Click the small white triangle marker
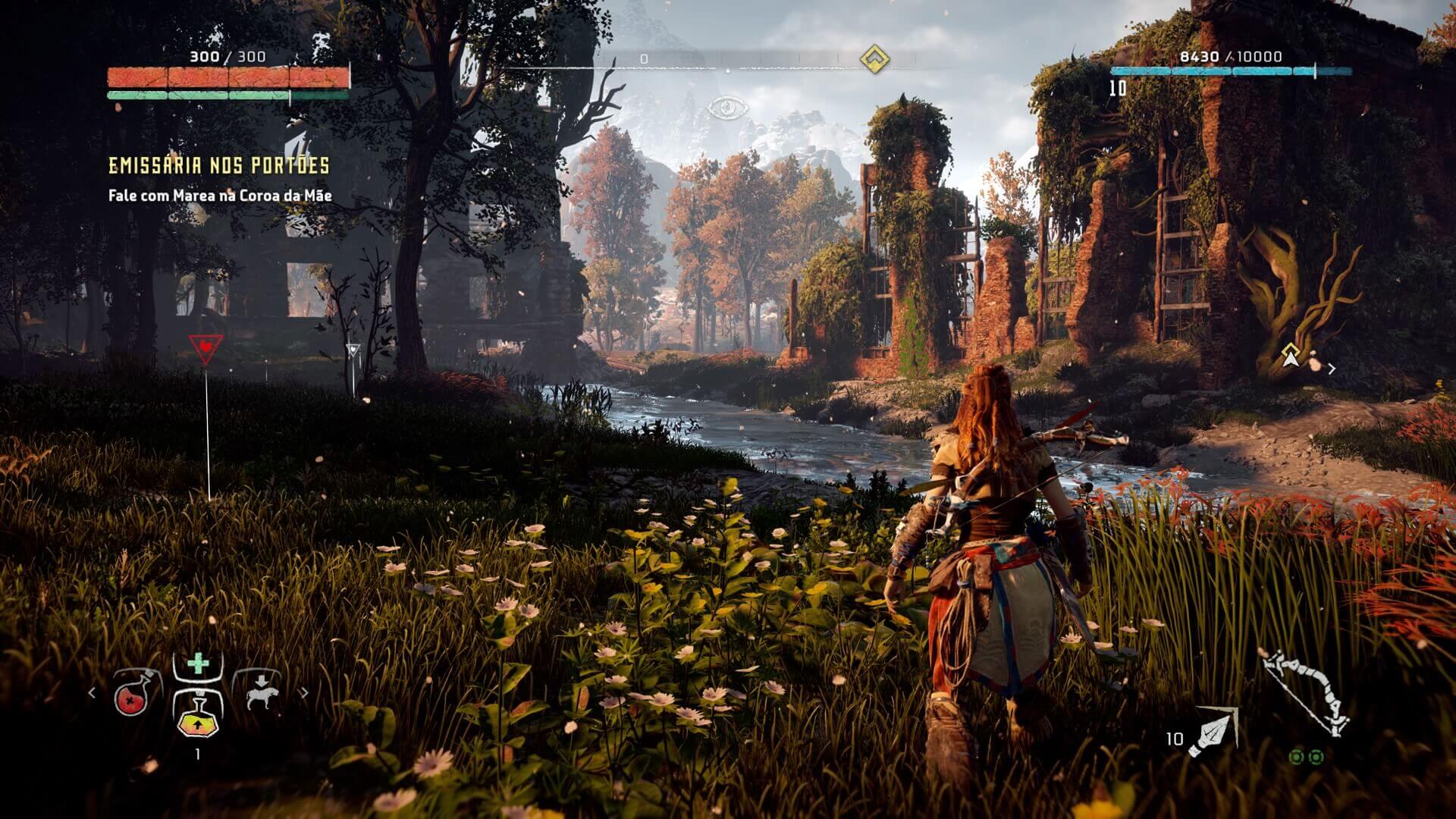1456x819 pixels. pyautogui.click(x=353, y=350)
